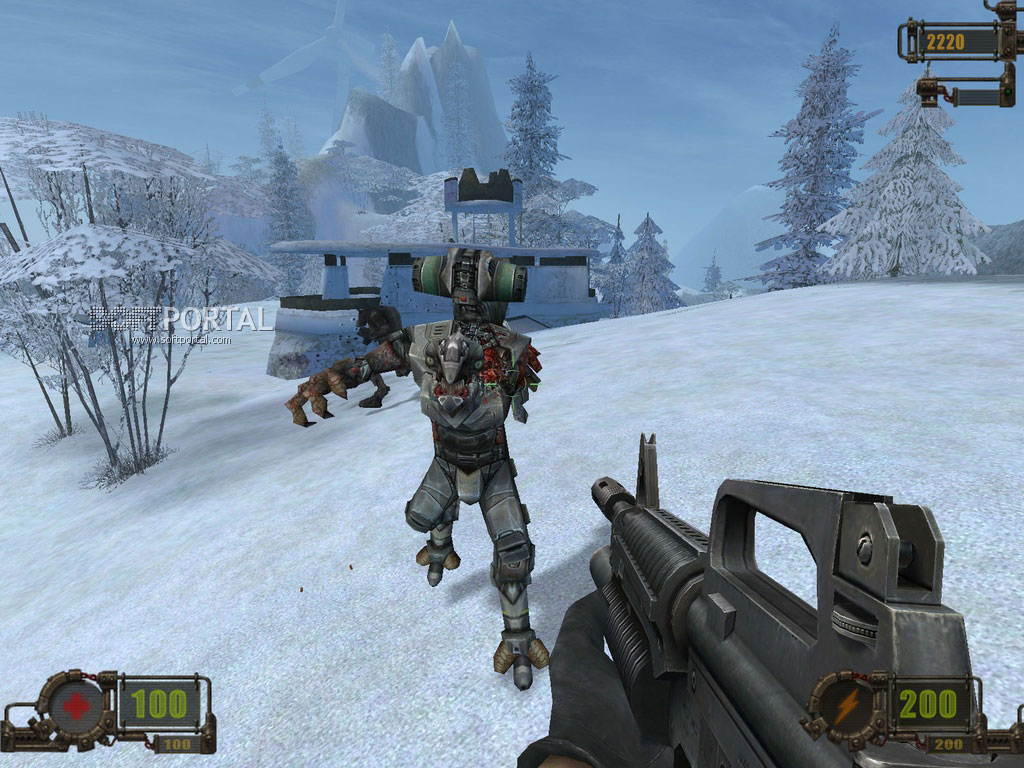Click the red cross health icon
The height and width of the screenshot is (768, 1024).
[75, 706]
